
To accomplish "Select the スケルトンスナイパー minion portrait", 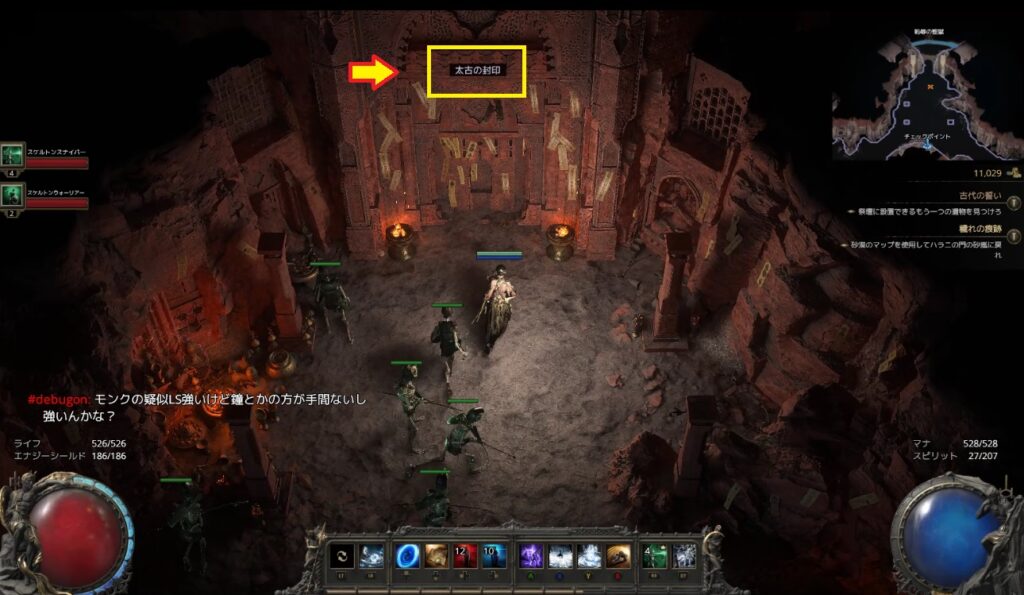I will tap(12, 155).
